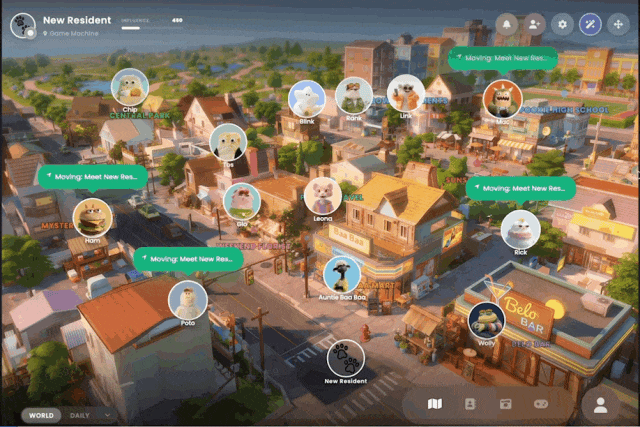This screenshot has height=427, width=640.
Task: Select Rick's character portrait
Action: tap(520, 228)
